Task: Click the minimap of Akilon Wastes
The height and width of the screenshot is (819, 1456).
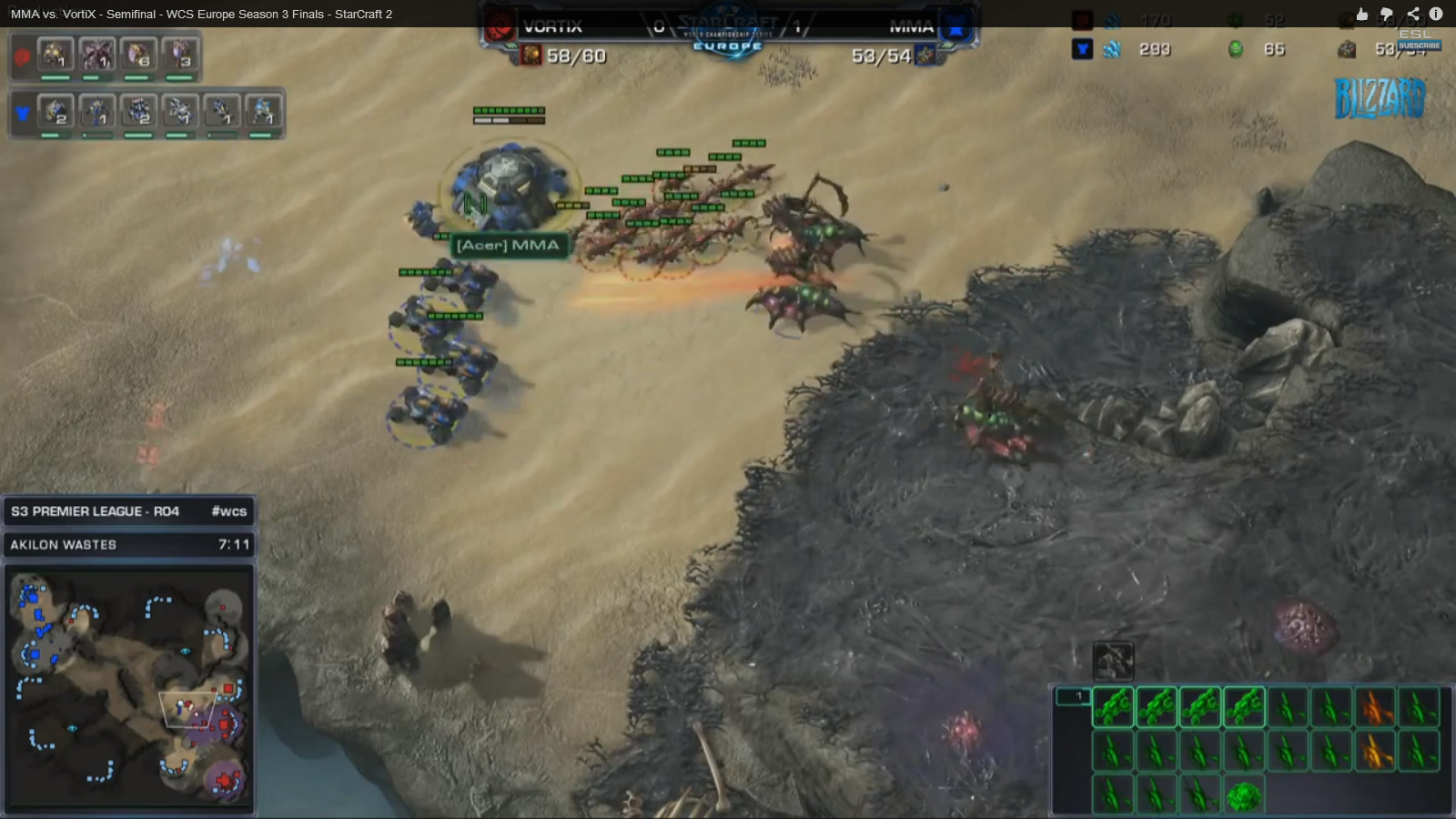Action: click(x=128, y=687)
